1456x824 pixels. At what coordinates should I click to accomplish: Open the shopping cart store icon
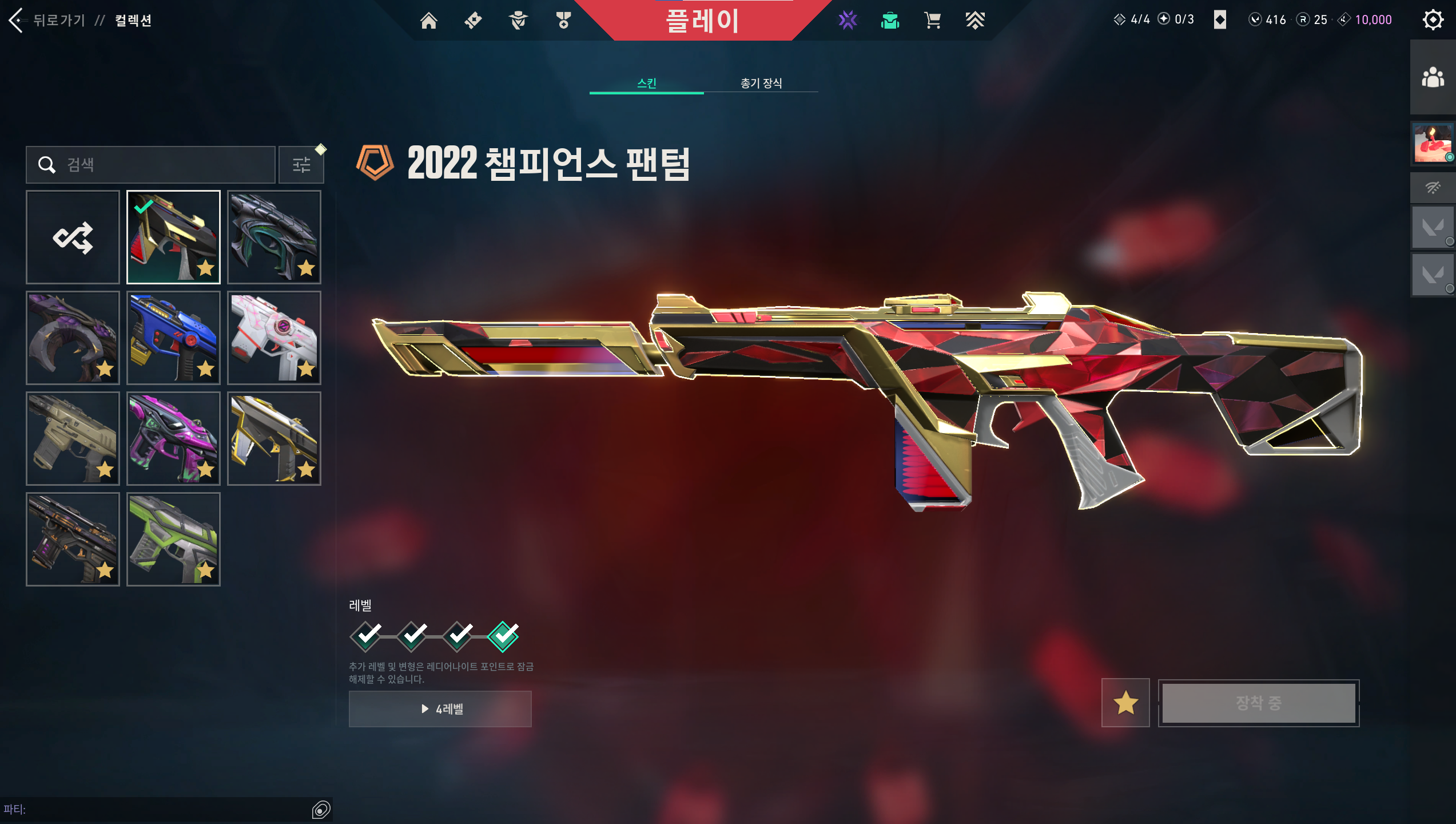tap(932, 21)
